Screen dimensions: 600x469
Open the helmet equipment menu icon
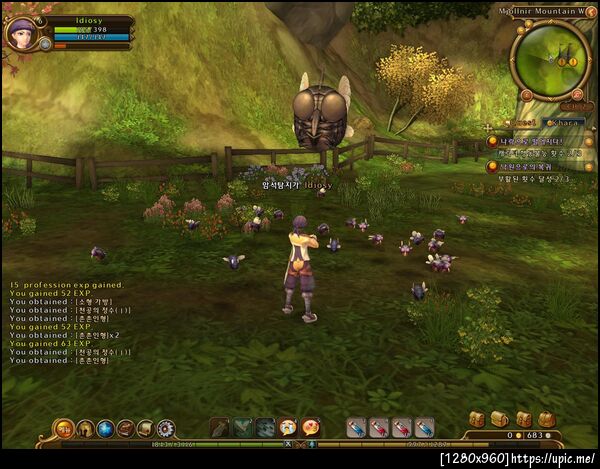click(x=86, y=429)
